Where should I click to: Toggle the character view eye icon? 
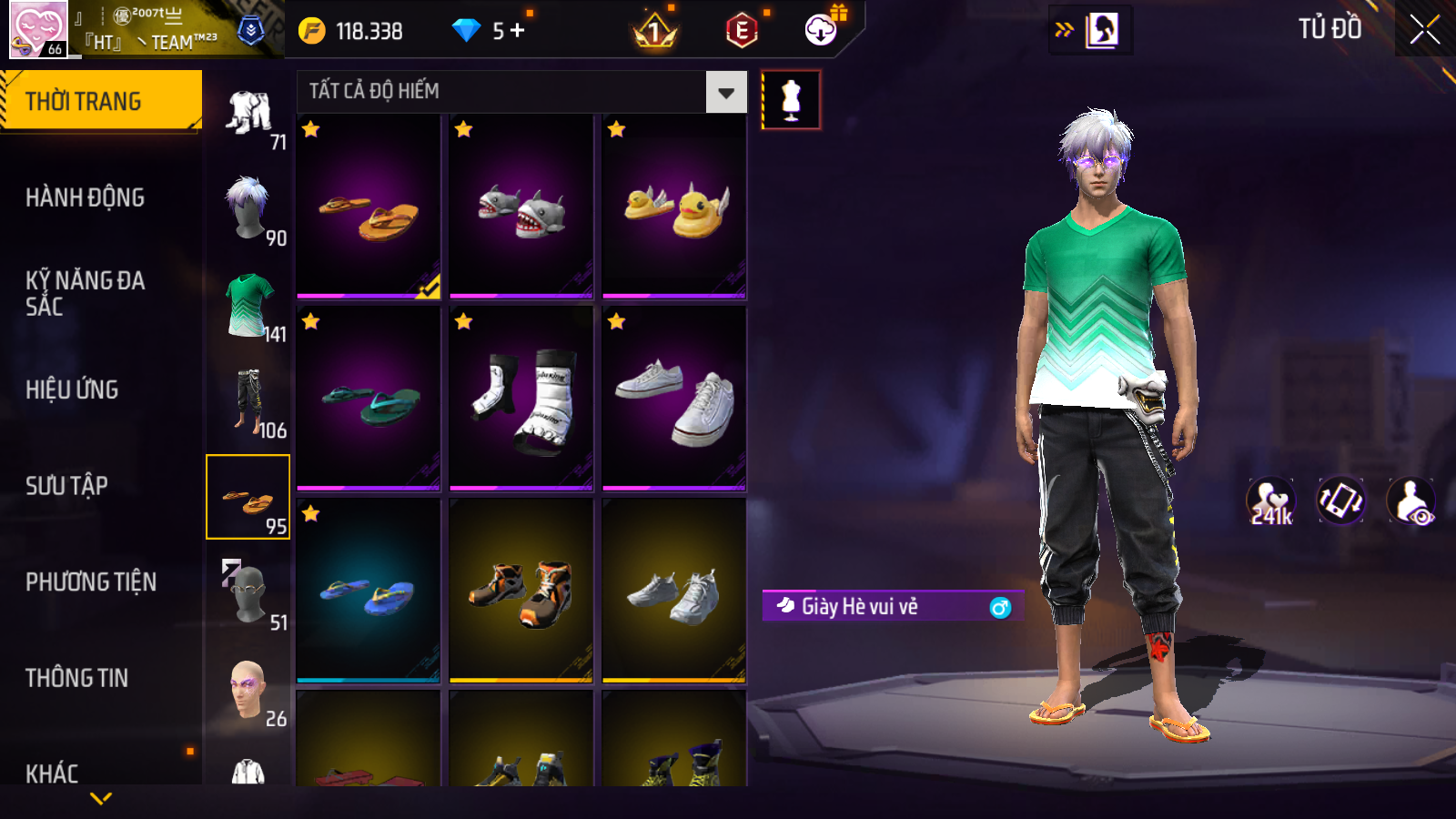click(x=1410, y=501)
